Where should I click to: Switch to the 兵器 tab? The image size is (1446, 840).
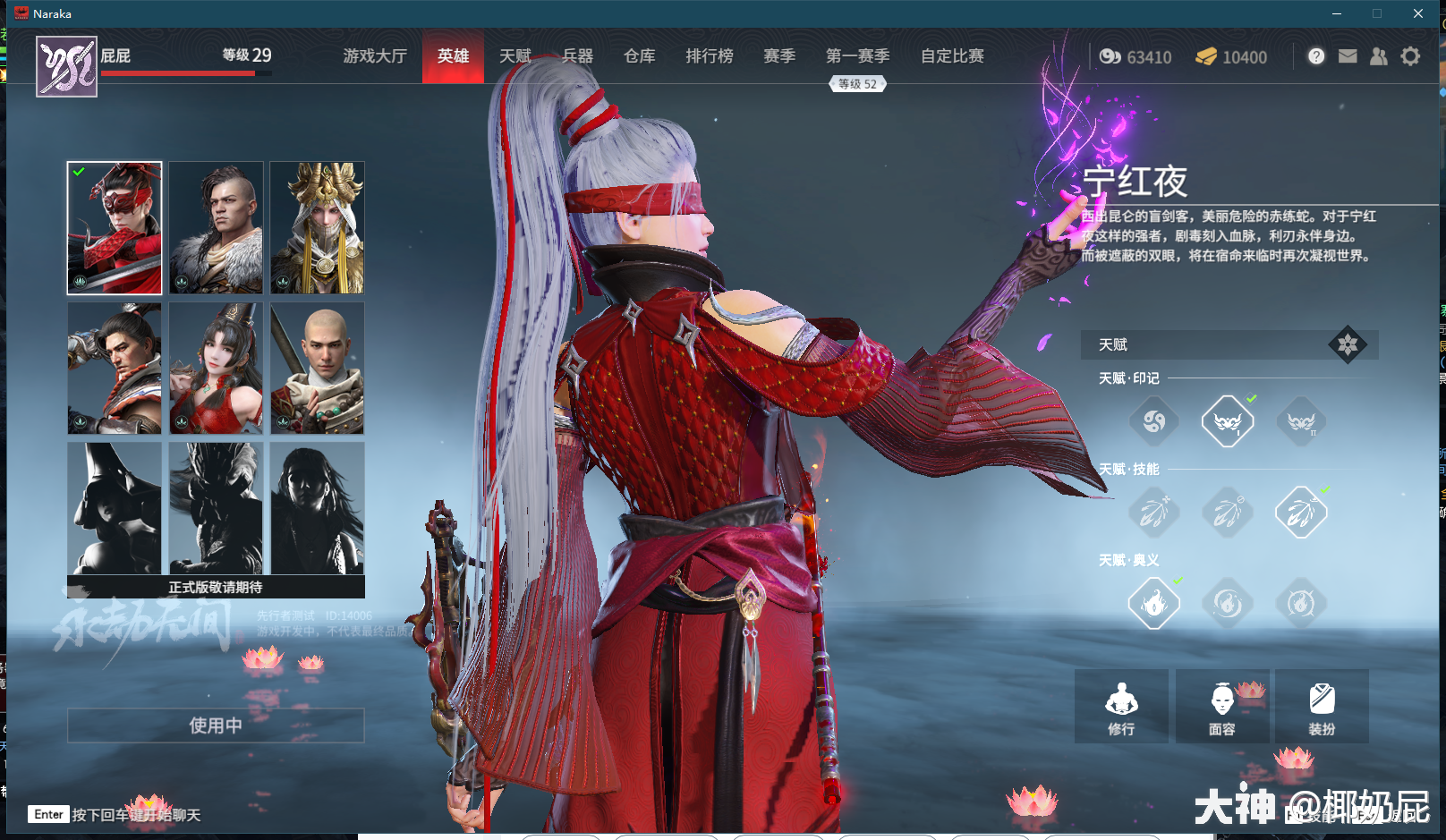click(x=575, y=55)
